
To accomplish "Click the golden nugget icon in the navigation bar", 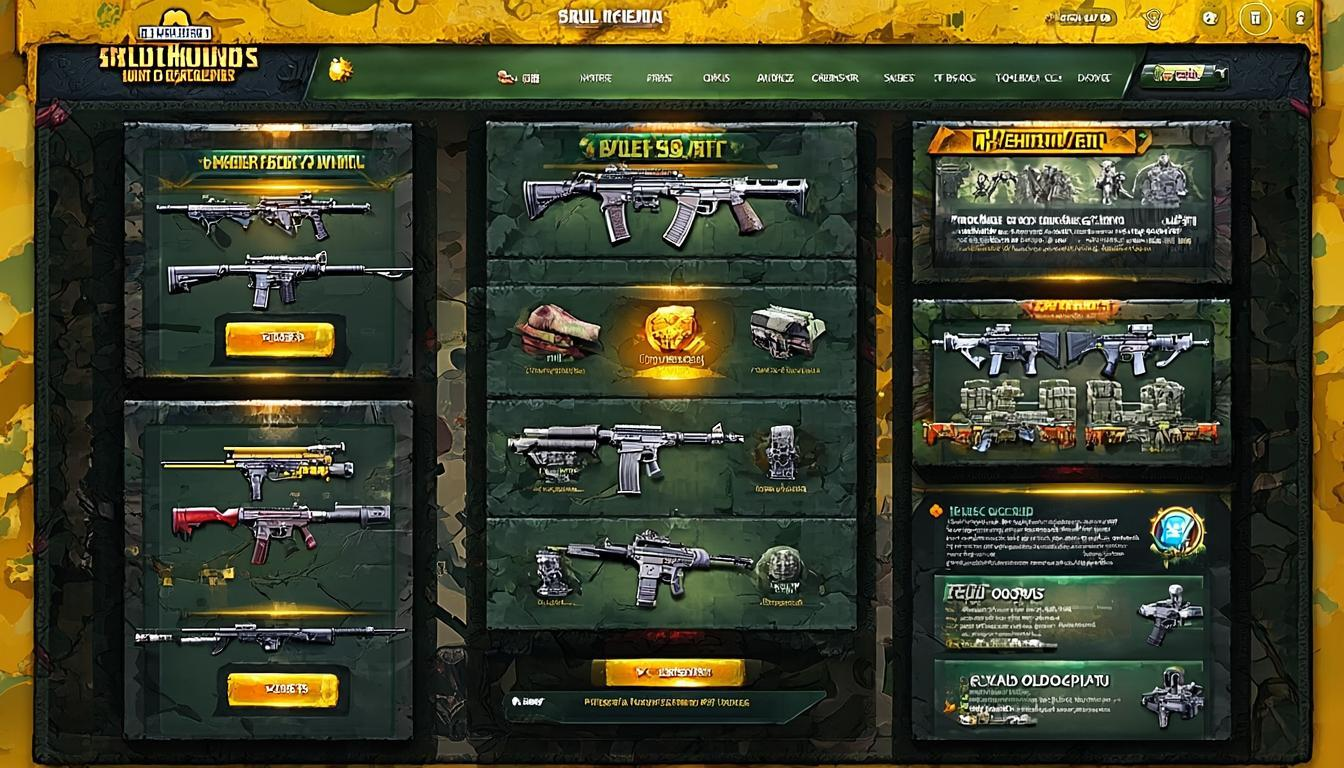I will click(341, 70).
